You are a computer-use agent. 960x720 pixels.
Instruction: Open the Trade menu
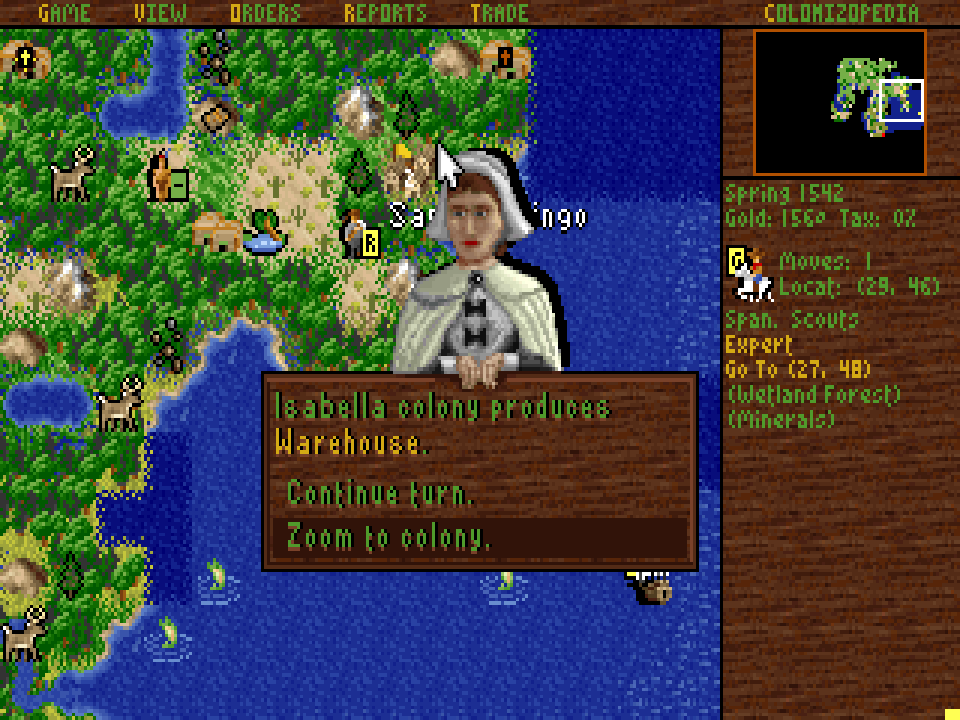point(499,13)
